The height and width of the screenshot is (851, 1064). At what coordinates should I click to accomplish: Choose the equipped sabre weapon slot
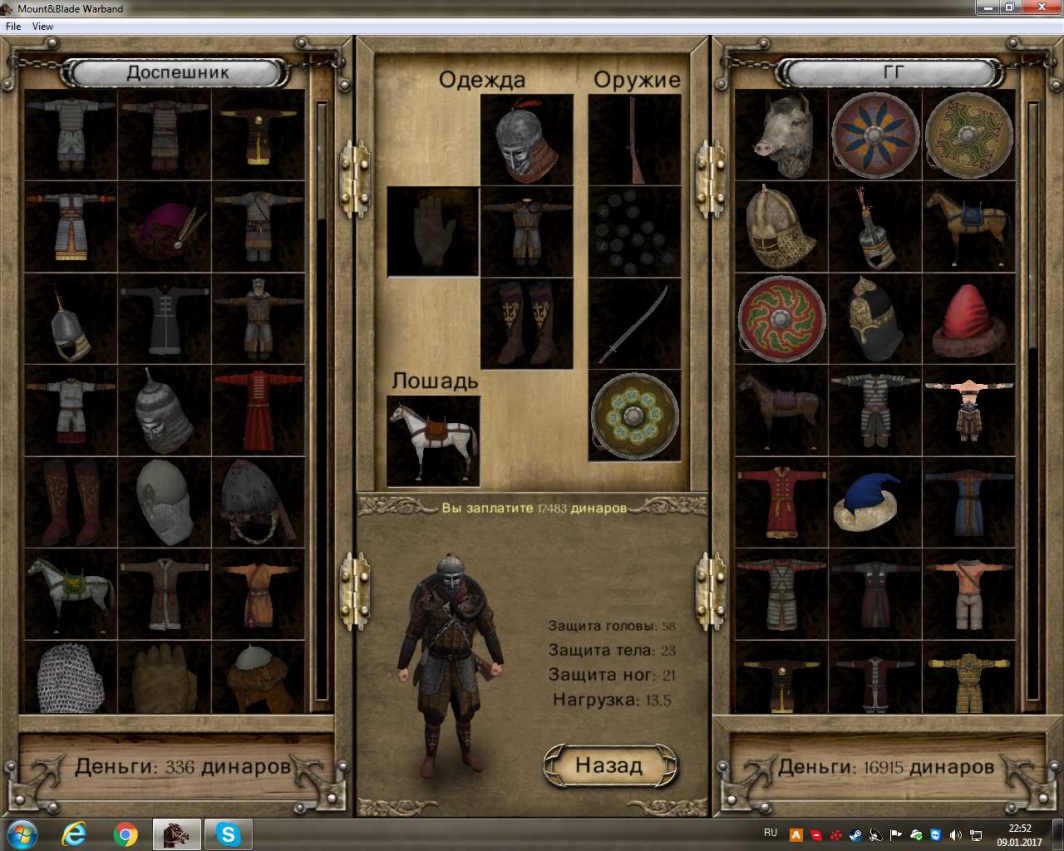point(634,324)
